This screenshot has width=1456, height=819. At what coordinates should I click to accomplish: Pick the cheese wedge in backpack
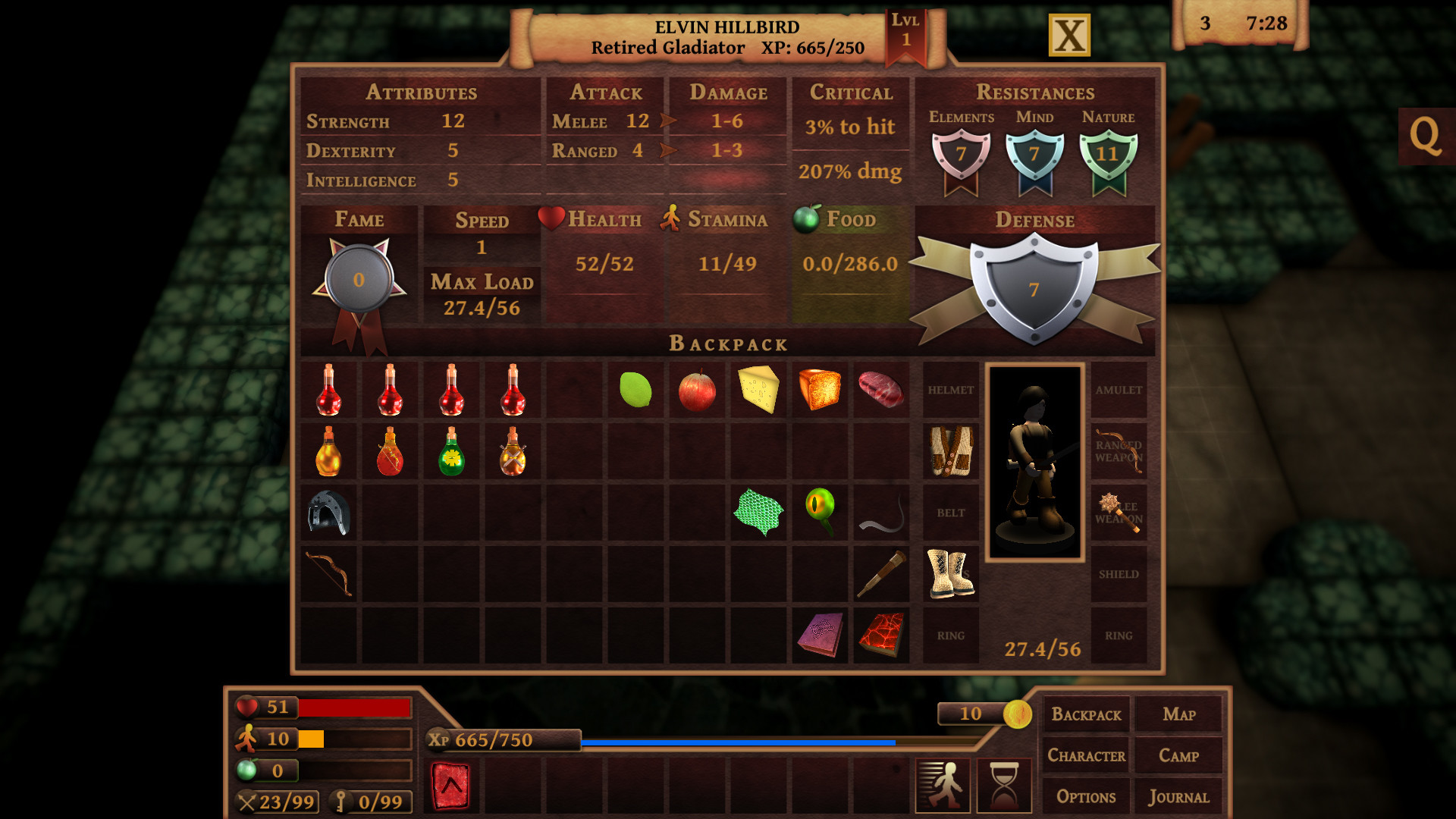pyautogui.click(x=758, y=390)
